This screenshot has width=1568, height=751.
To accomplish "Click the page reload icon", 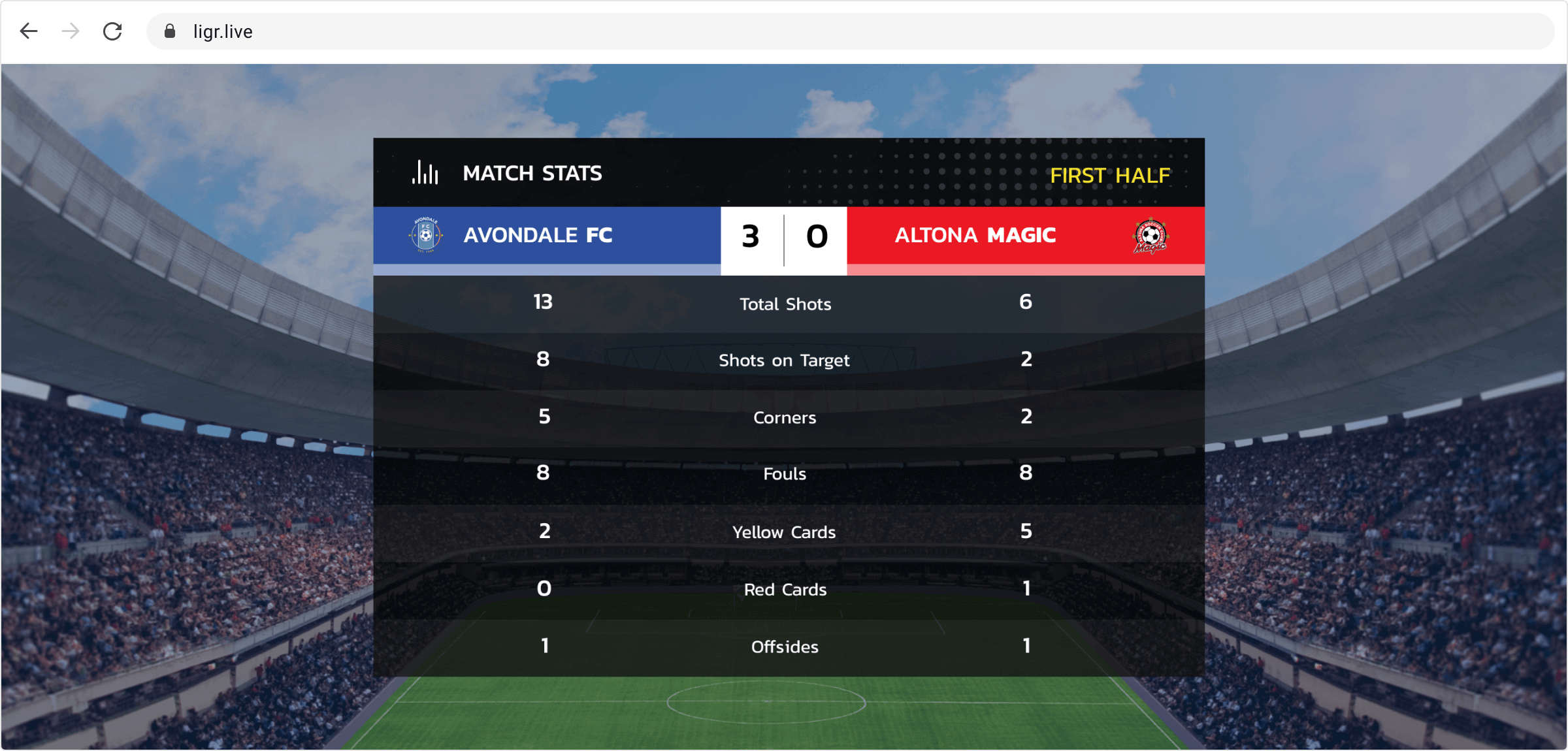I will point(112,31).
